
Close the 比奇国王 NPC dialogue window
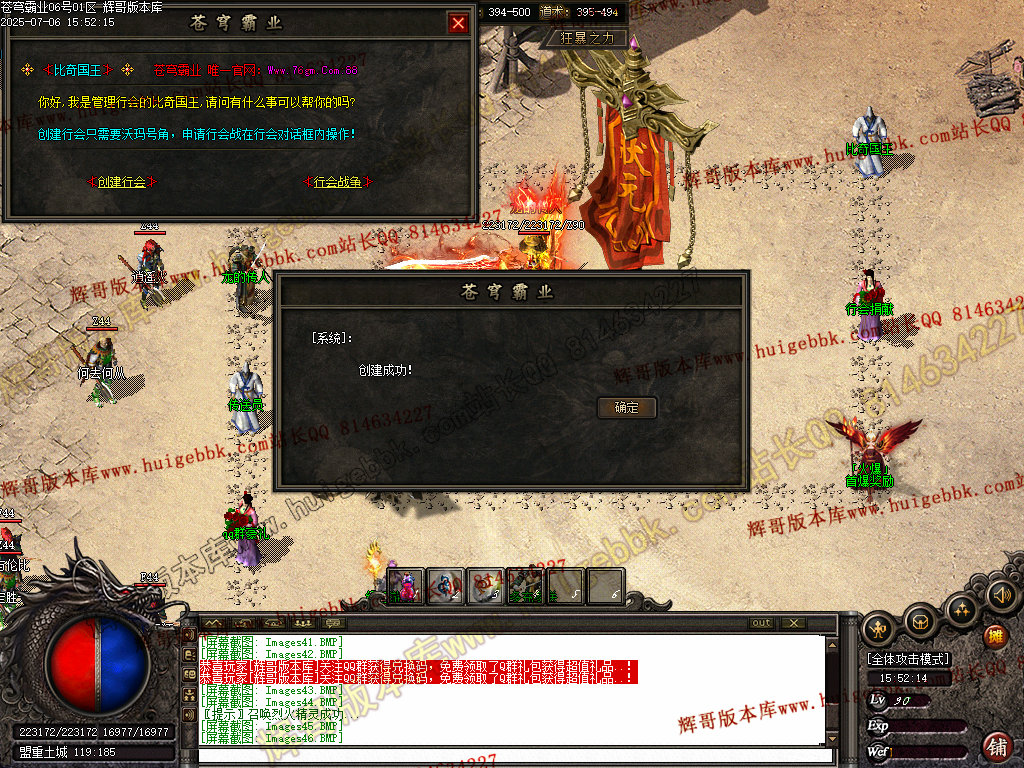(x=458, y=23)
